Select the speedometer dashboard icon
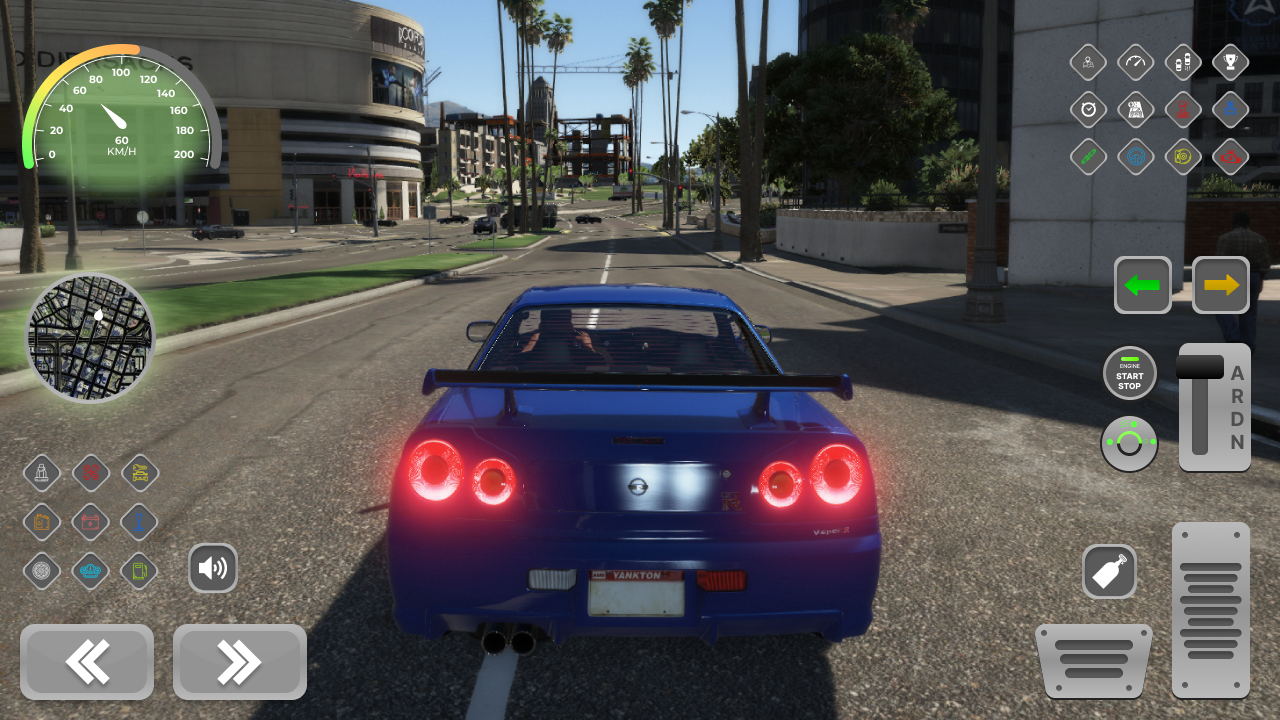Image resolution: width=1280 pixels, height=720 pixels. pos(1135,61)
